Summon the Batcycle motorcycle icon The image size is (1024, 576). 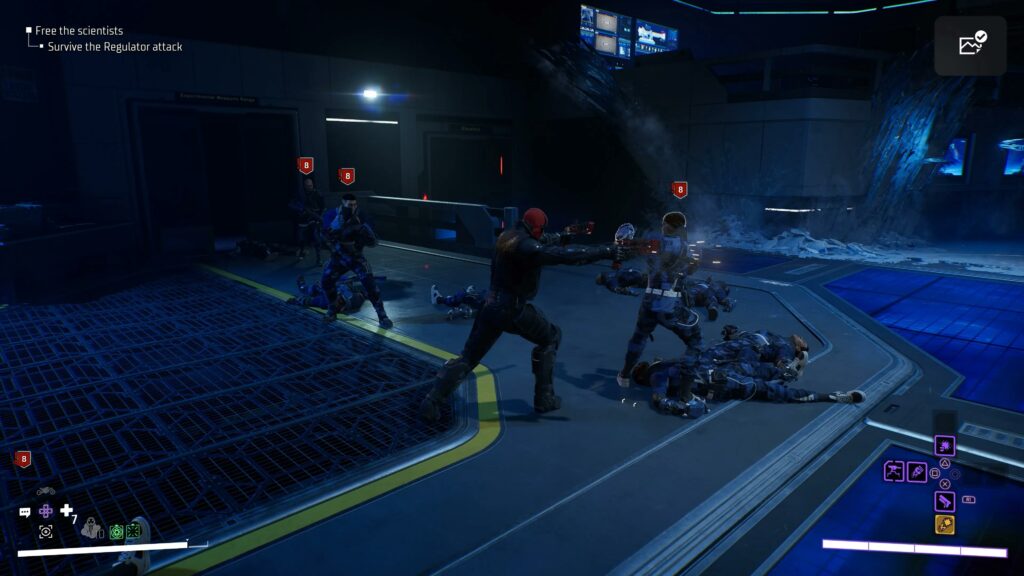pyautogui.click(x=45, y=491)
